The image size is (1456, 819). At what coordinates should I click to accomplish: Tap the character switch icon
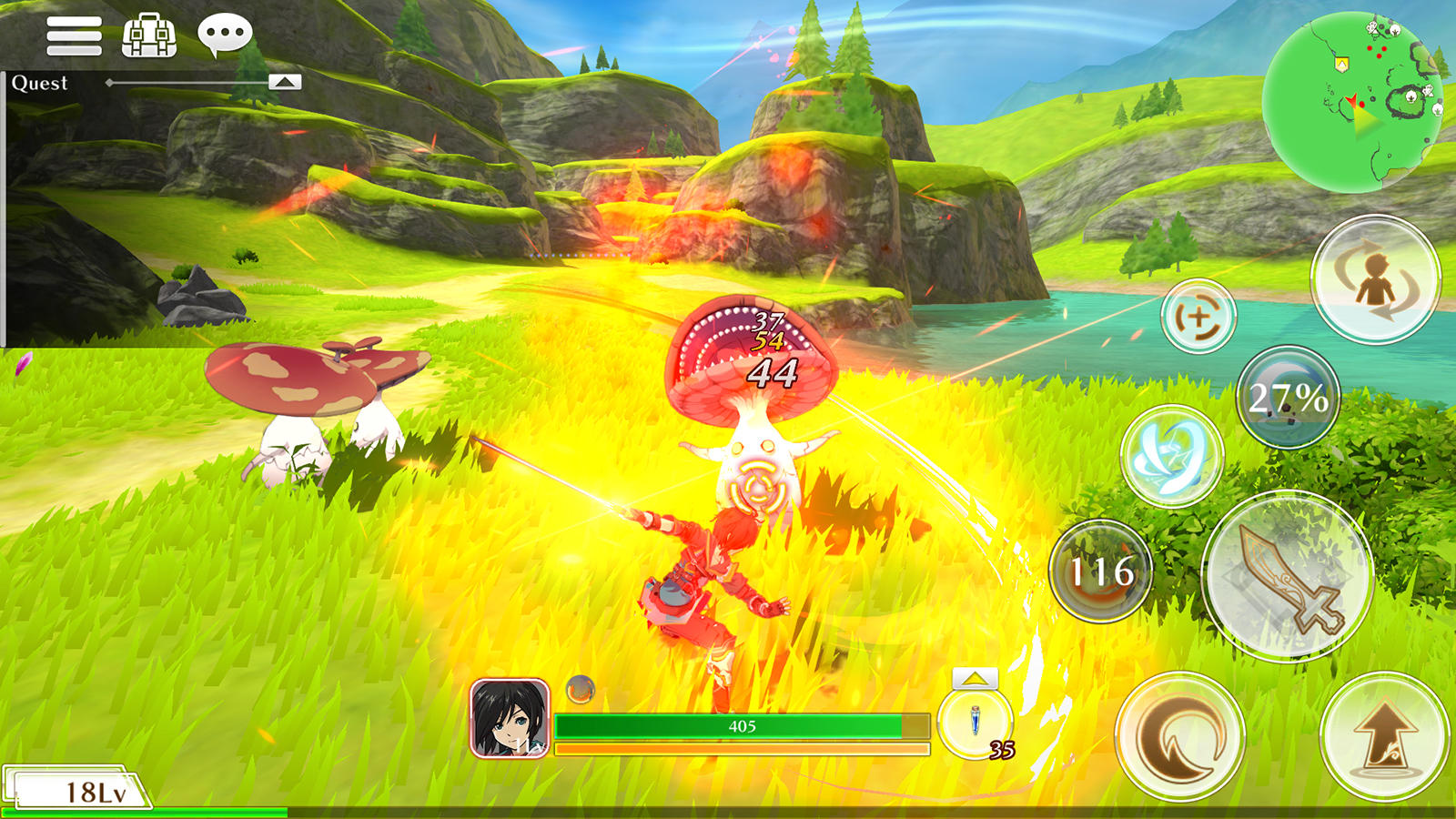pos(1377,279)
